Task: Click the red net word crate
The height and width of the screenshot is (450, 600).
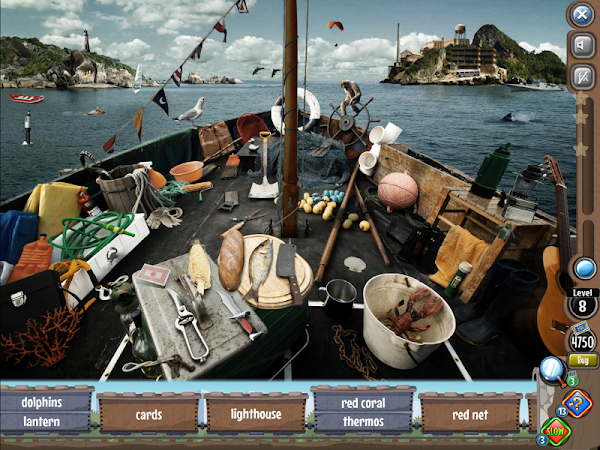Action: coord(469,413)
